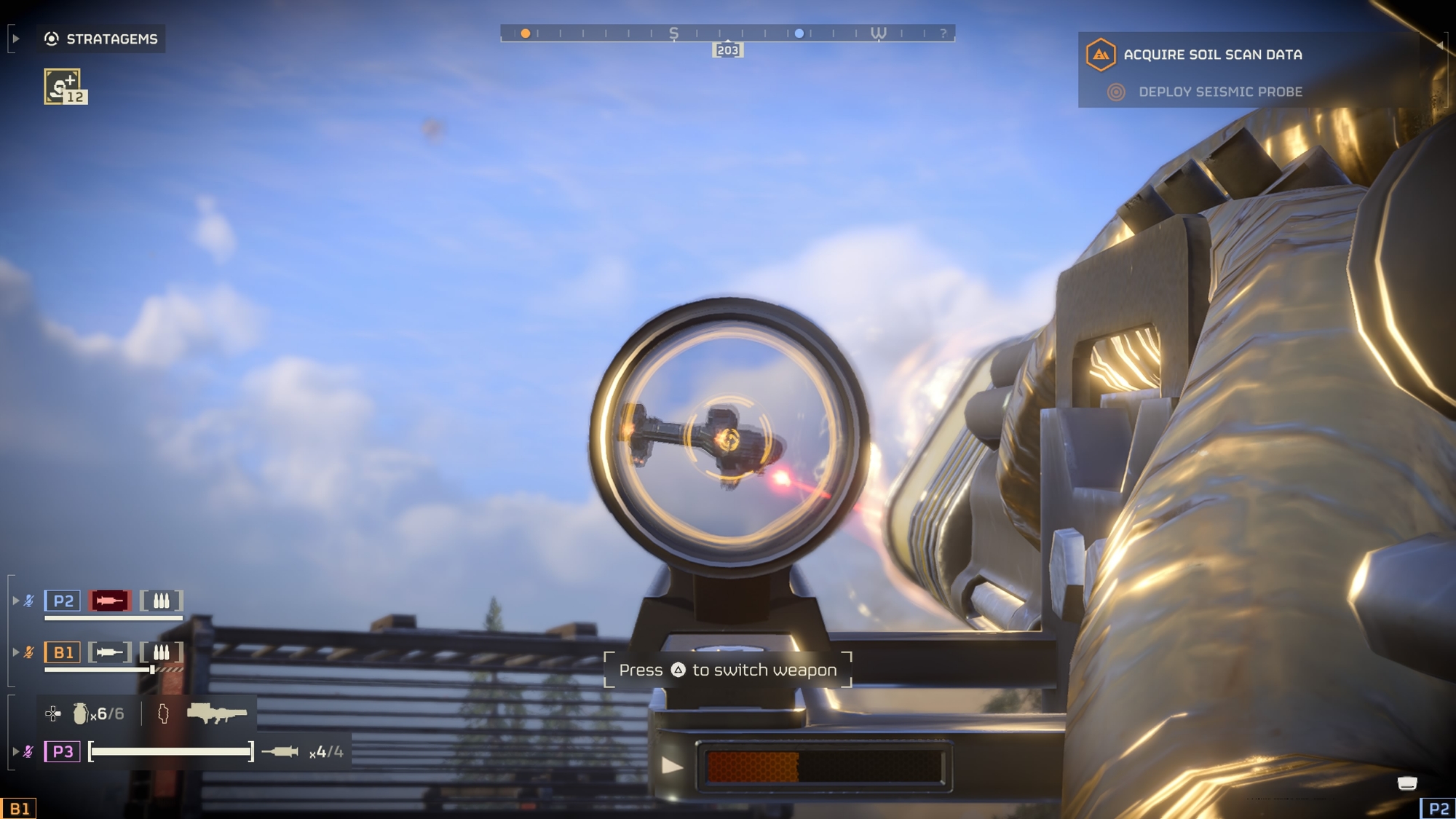Click the blue marker on the compass
This screenshot has width=1456, height=819.
(x=799, y=33)
